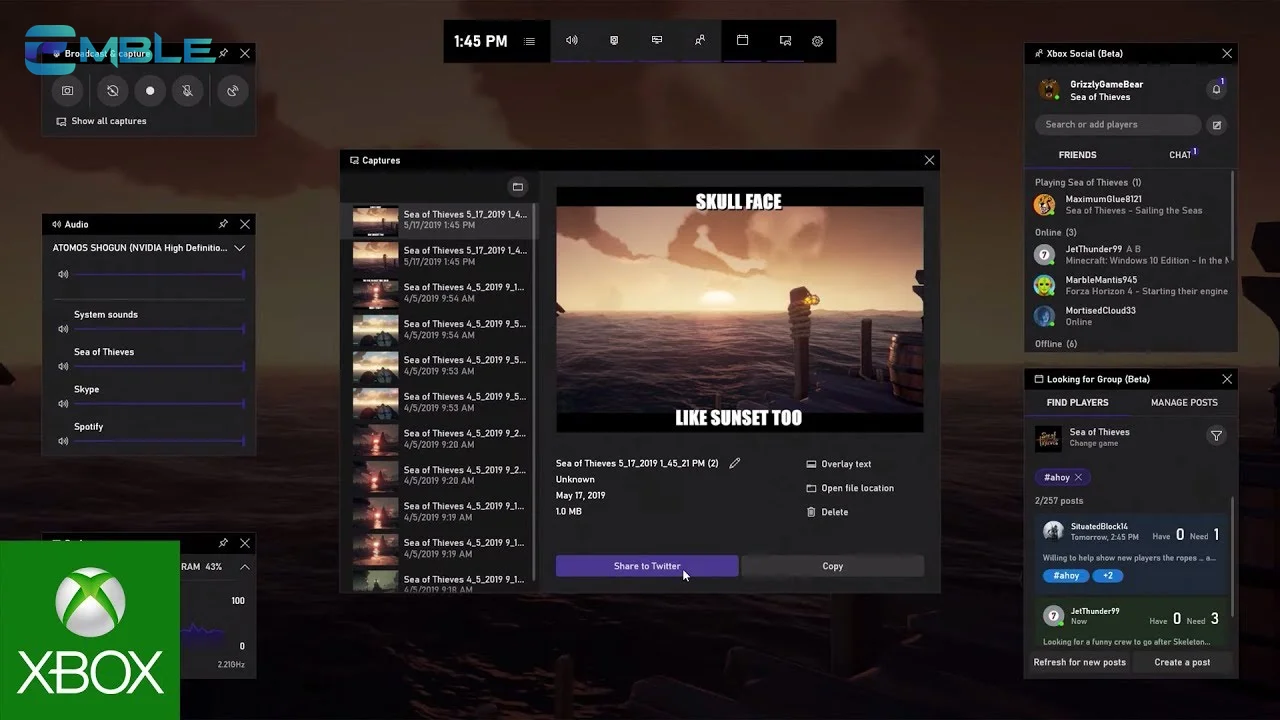Viewport: 1280px width, 720px height.
Task: Close the Captures window
Action: [x=929, y=160]
